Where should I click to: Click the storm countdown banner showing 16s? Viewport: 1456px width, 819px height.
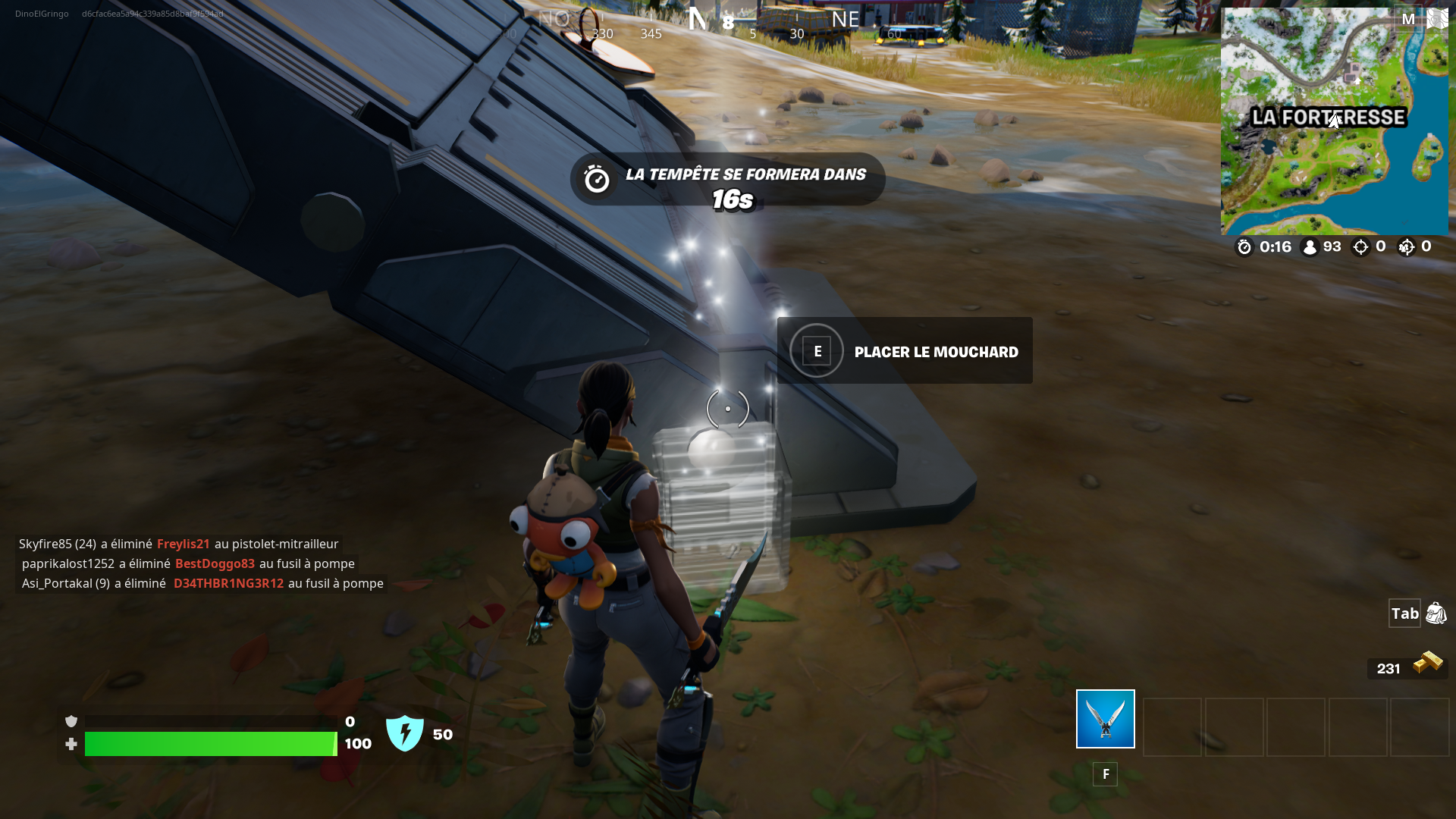727,184
